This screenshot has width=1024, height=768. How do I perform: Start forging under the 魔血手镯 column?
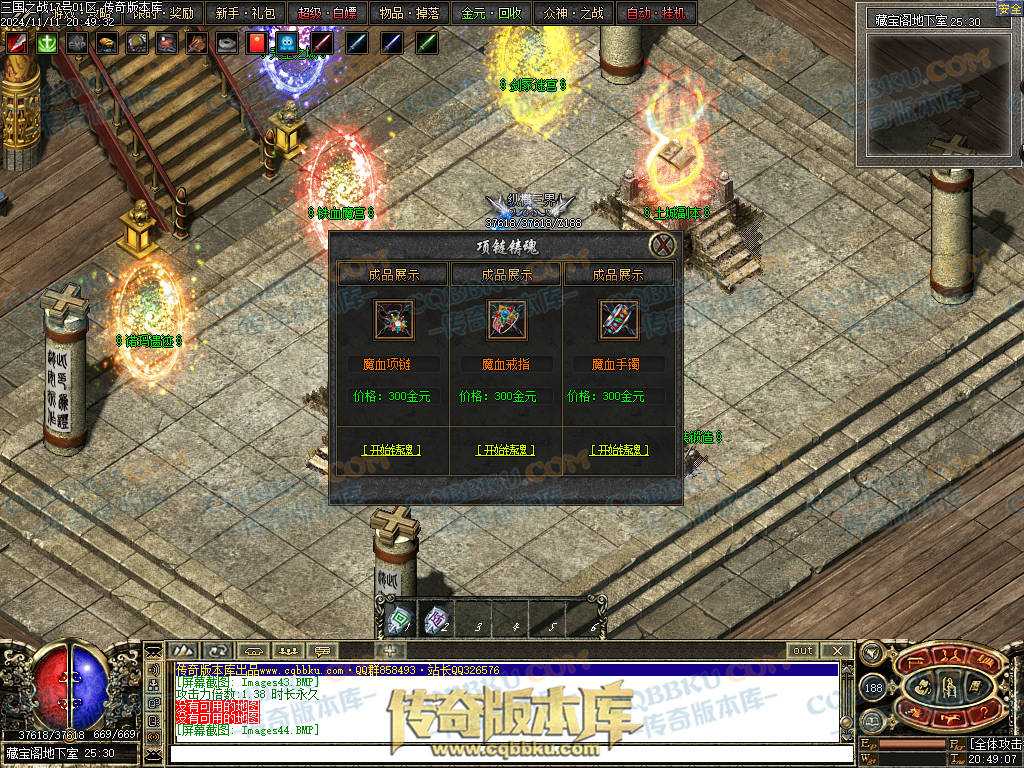(619, 450)
